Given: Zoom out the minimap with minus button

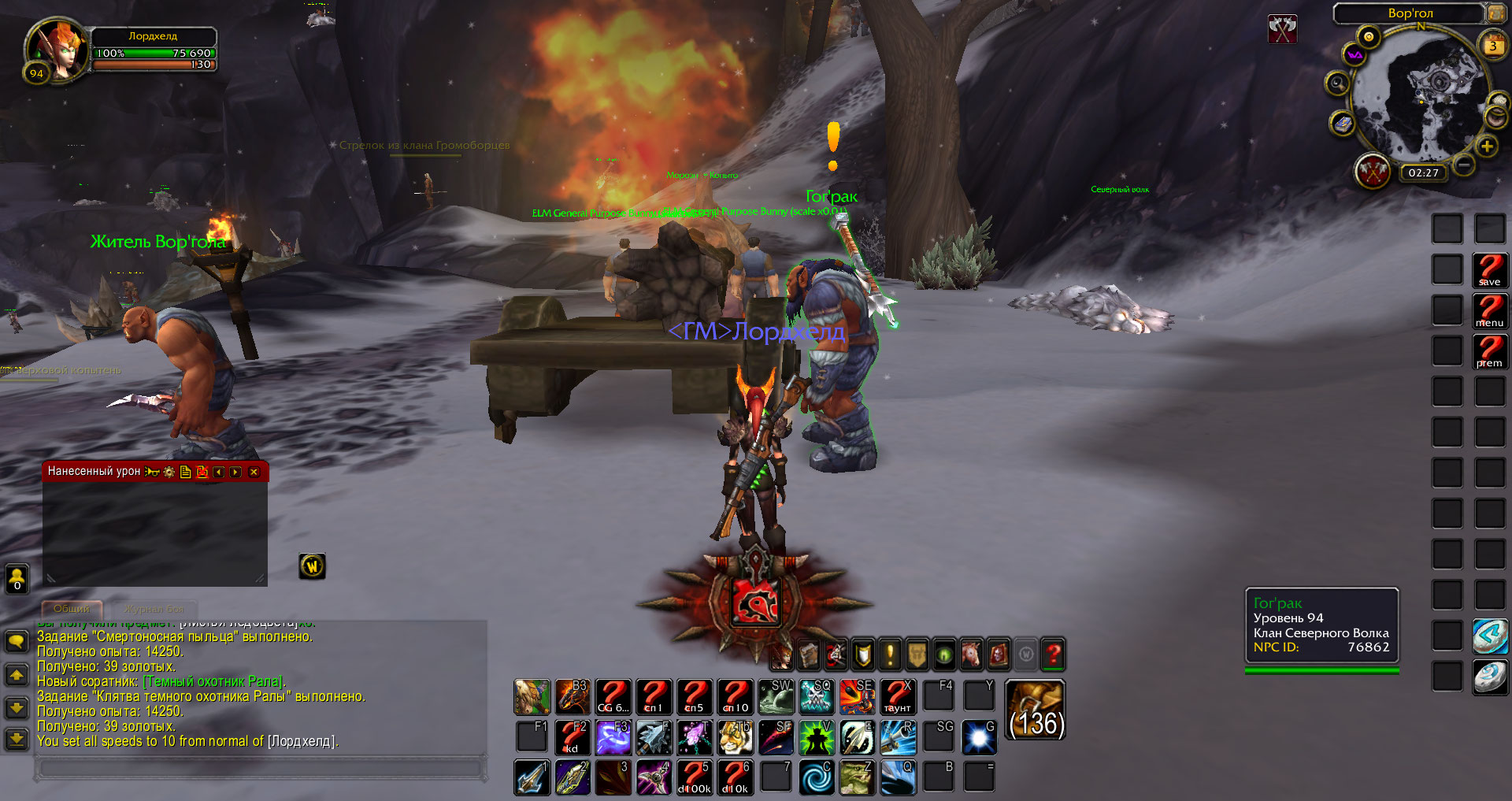Looking at the screenshot, I should coord(1463,165).
